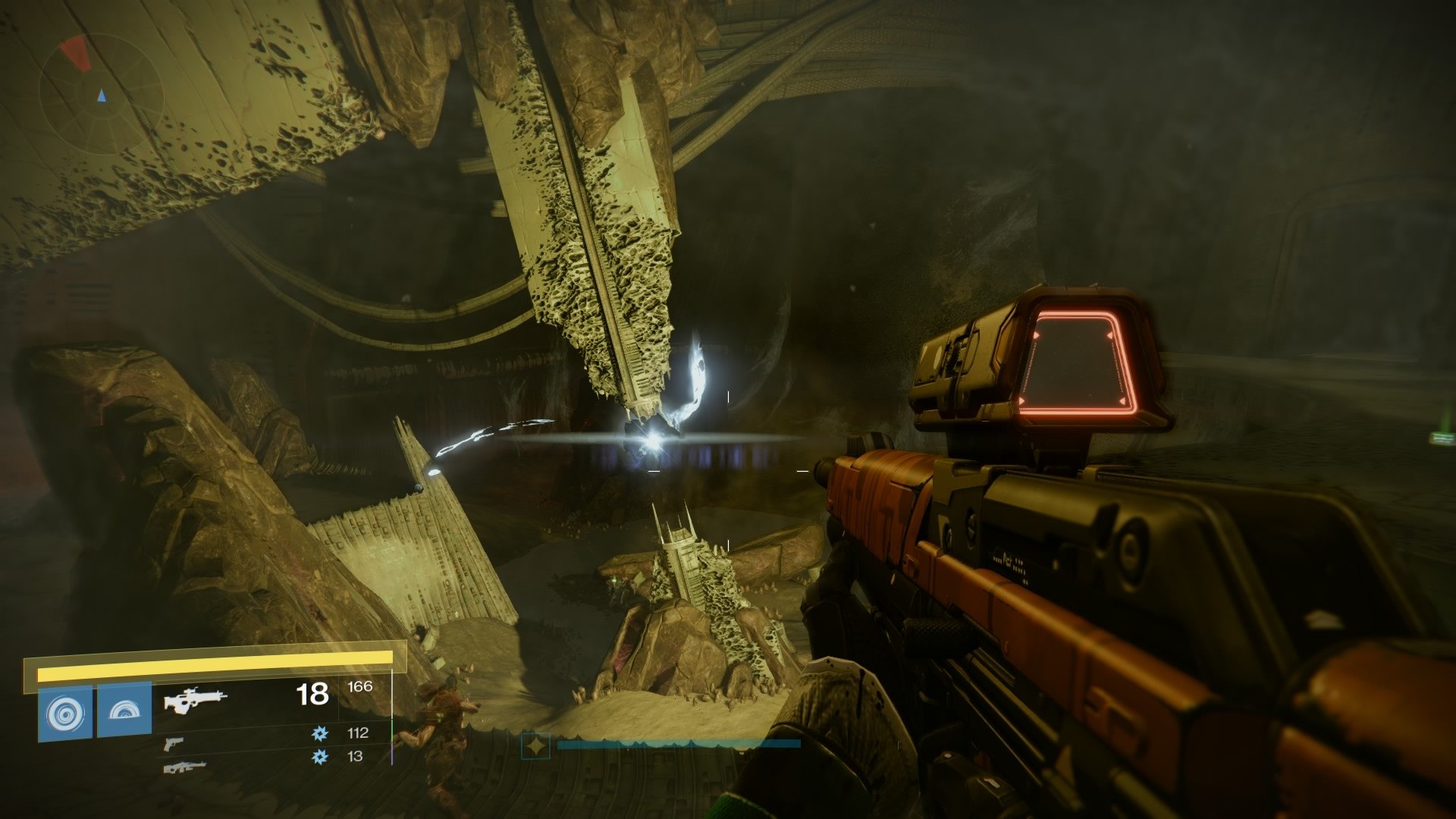Select the equipped primary rifle icon
The height and width of the screenshot is (819, 1456).
[196, 699]
